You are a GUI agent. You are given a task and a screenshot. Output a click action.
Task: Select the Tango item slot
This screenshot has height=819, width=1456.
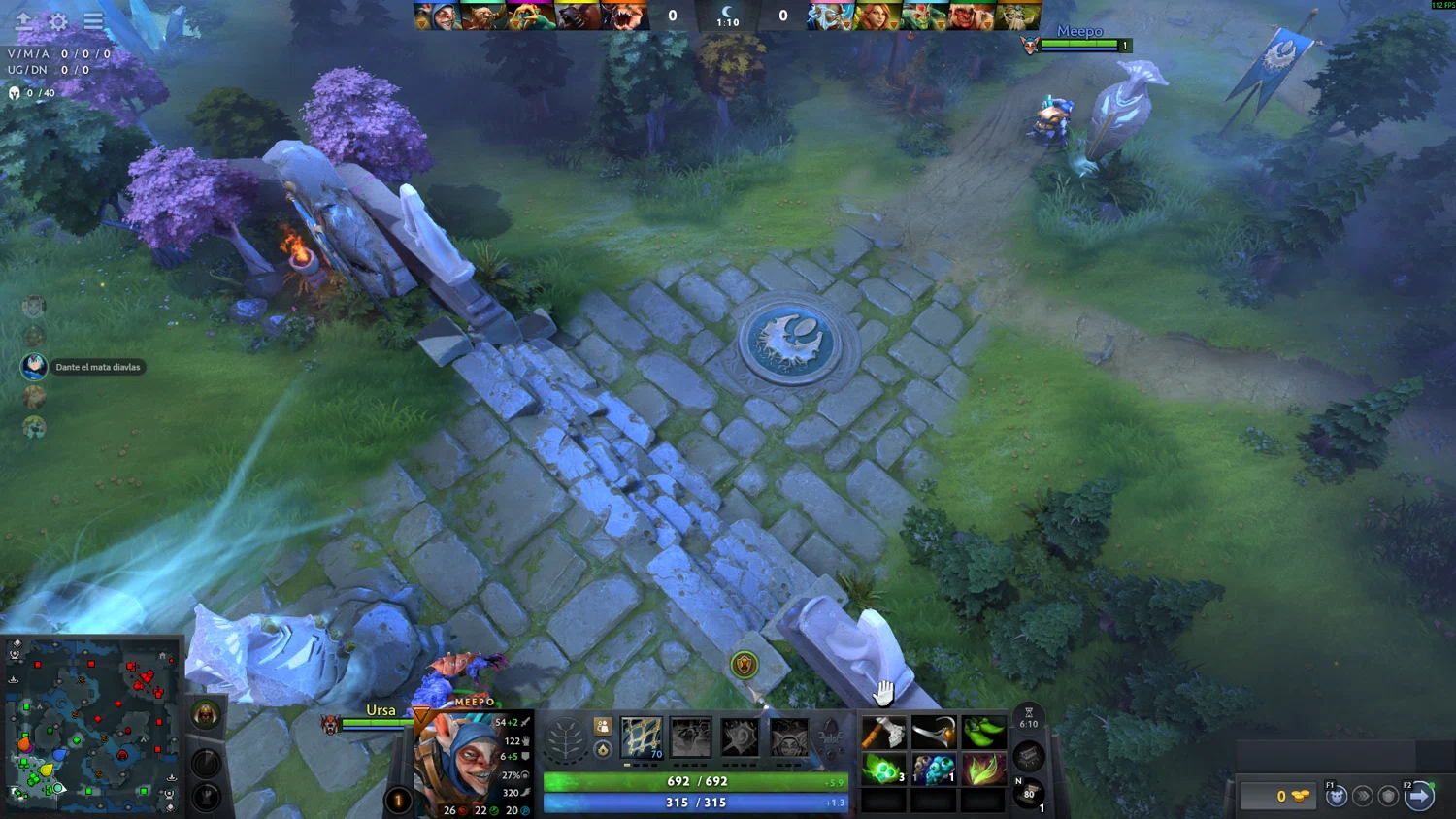(883, 770)
